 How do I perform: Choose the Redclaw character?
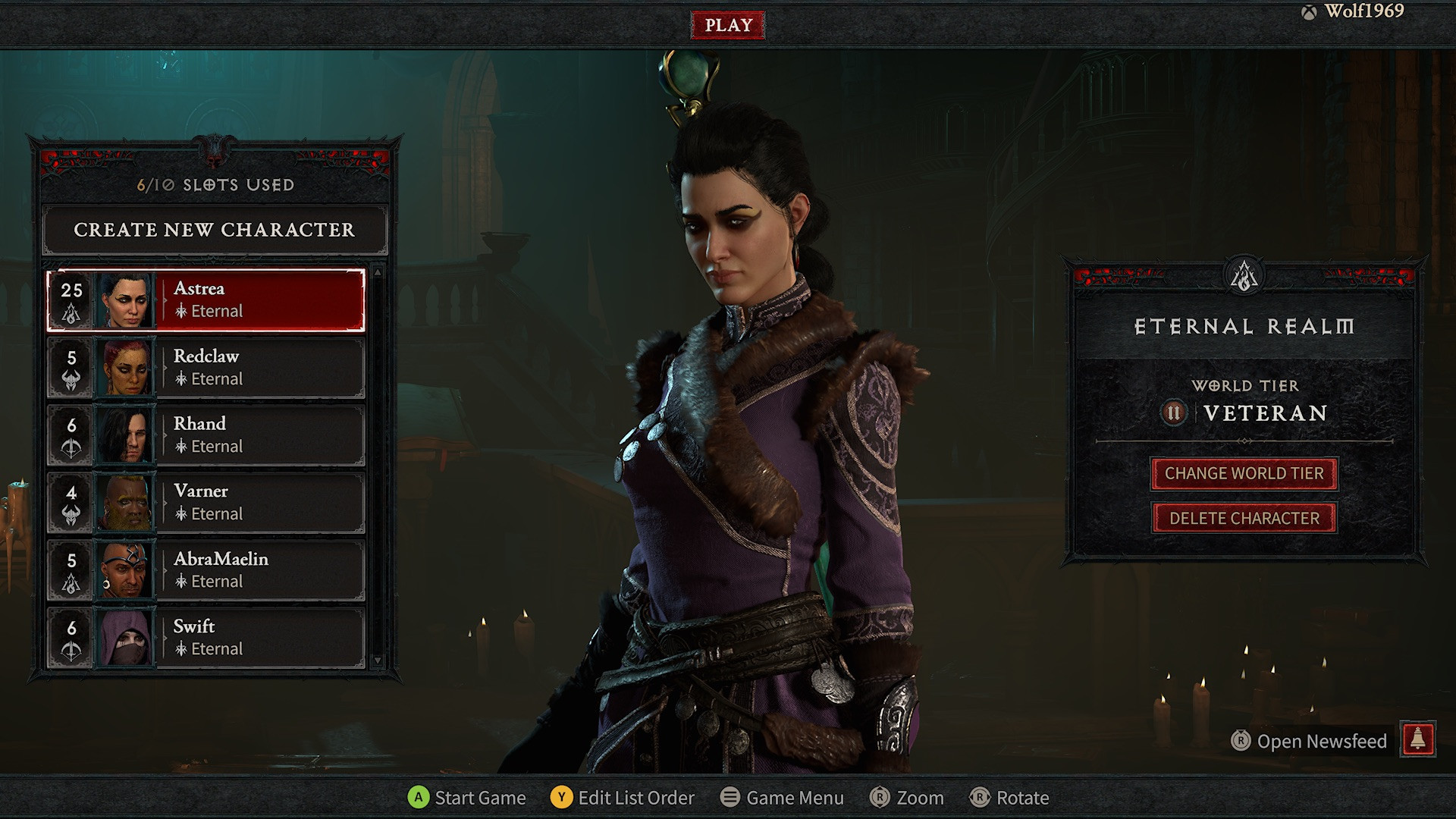pyautogui.click(x=206, y=368)
